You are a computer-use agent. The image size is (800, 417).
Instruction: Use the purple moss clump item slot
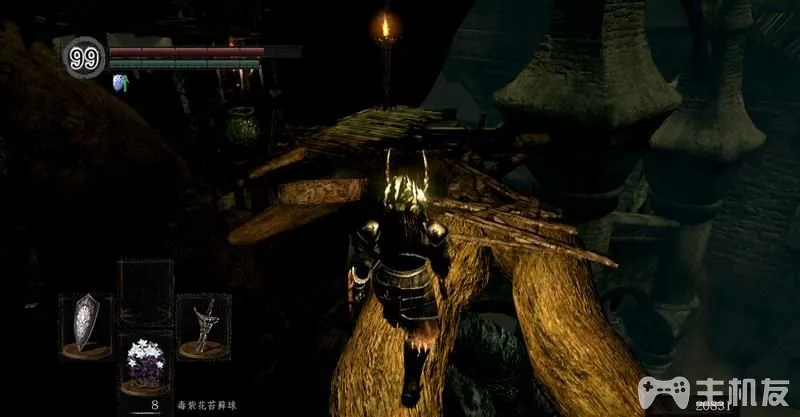click(x=145, y=363)
